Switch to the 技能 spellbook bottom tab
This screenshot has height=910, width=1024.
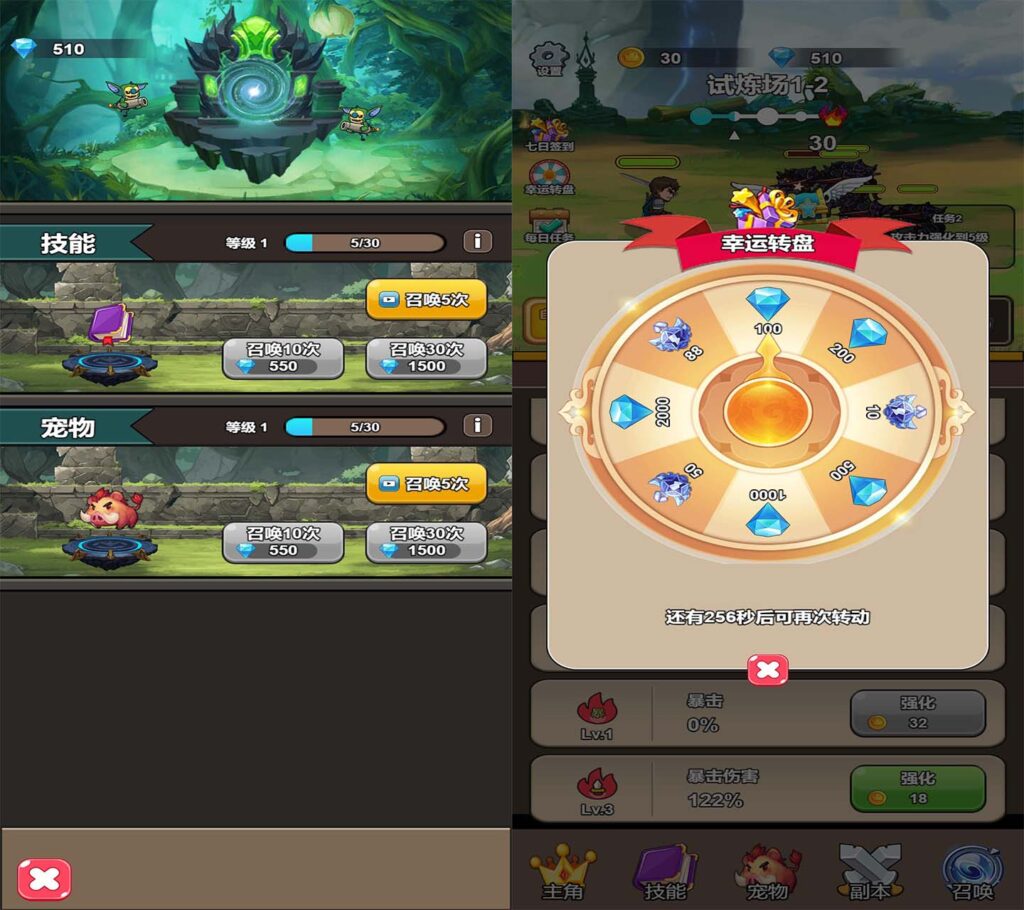(x=665, y=872)
